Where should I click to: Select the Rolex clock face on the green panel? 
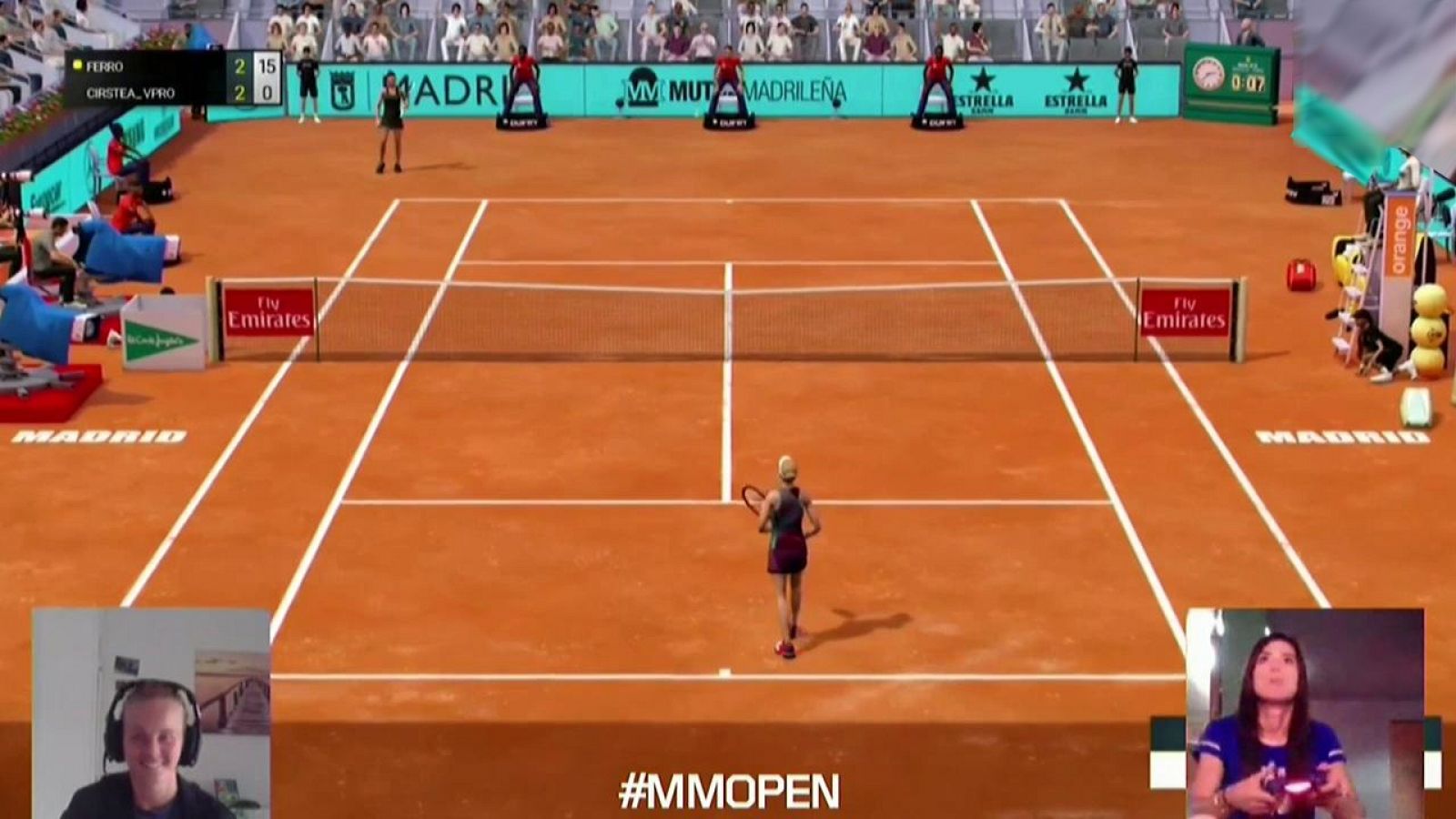point(1210,75)
